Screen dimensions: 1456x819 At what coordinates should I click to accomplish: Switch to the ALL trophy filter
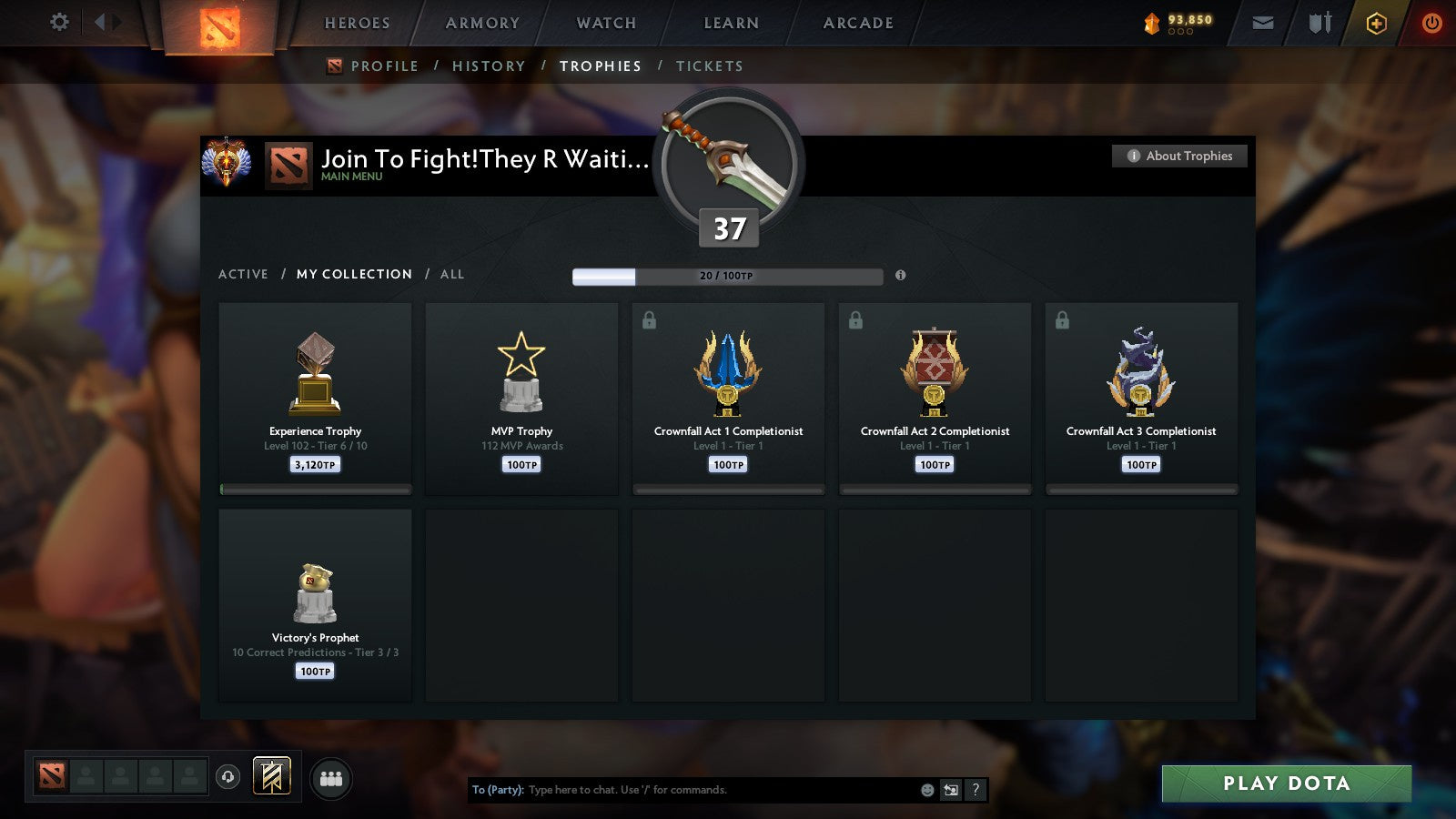click(452, 274)
